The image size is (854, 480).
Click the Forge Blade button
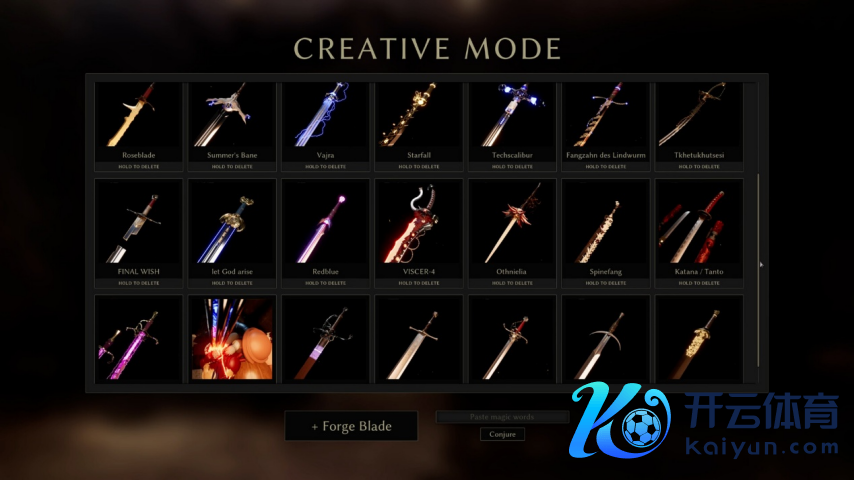coord(351,426)
